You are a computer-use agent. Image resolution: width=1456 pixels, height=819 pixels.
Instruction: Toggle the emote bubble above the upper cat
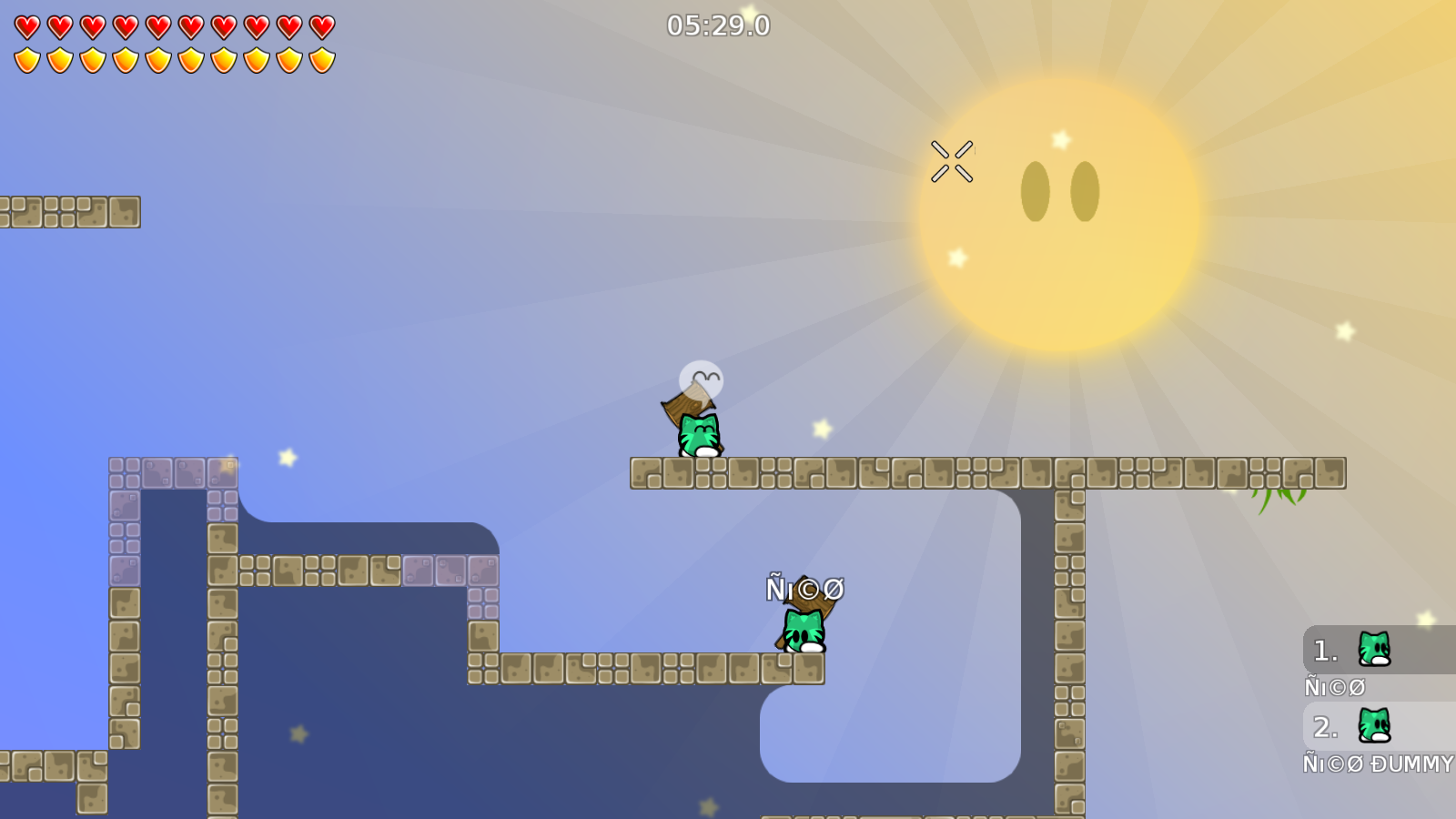point(701,378)
